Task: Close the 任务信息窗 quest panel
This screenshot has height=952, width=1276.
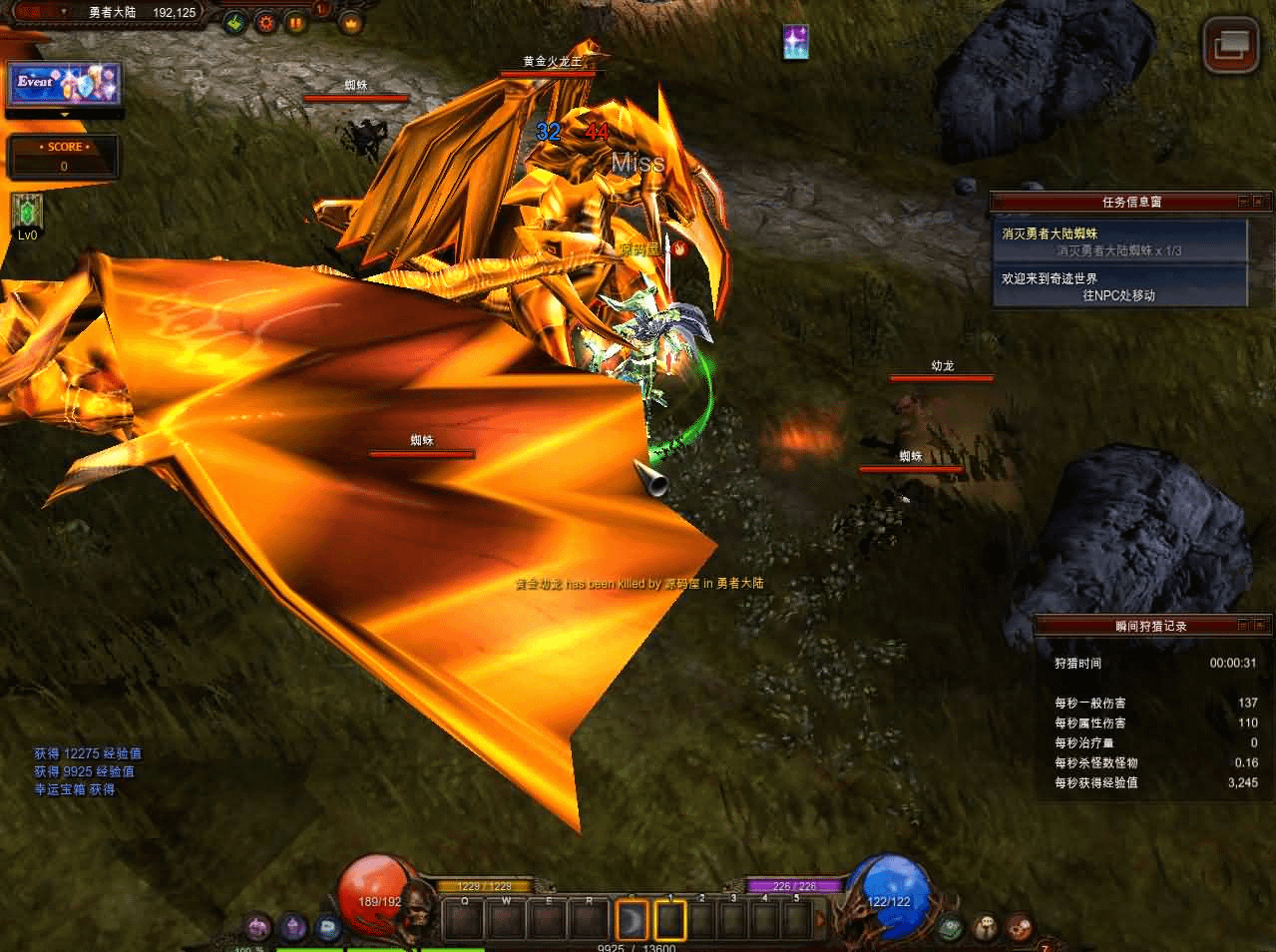Action: pos(1261,202)
